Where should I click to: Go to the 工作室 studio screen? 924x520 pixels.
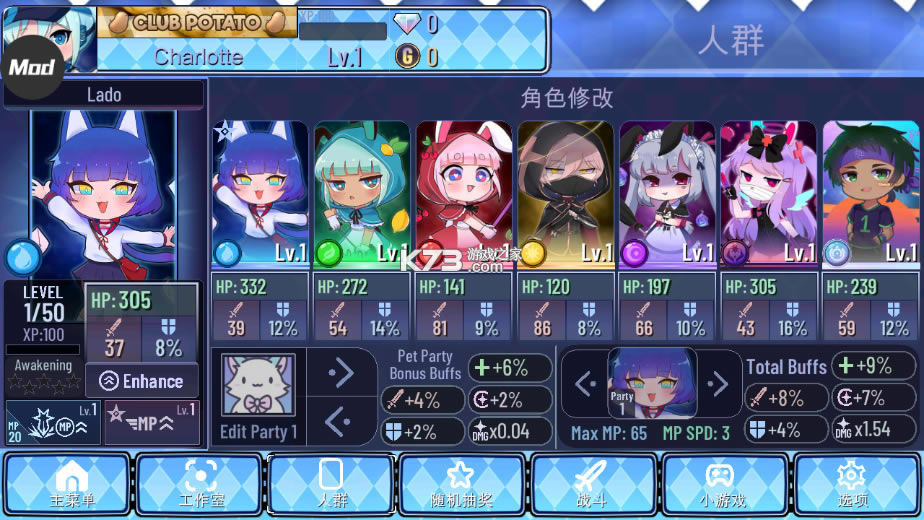tap(200, 483)
